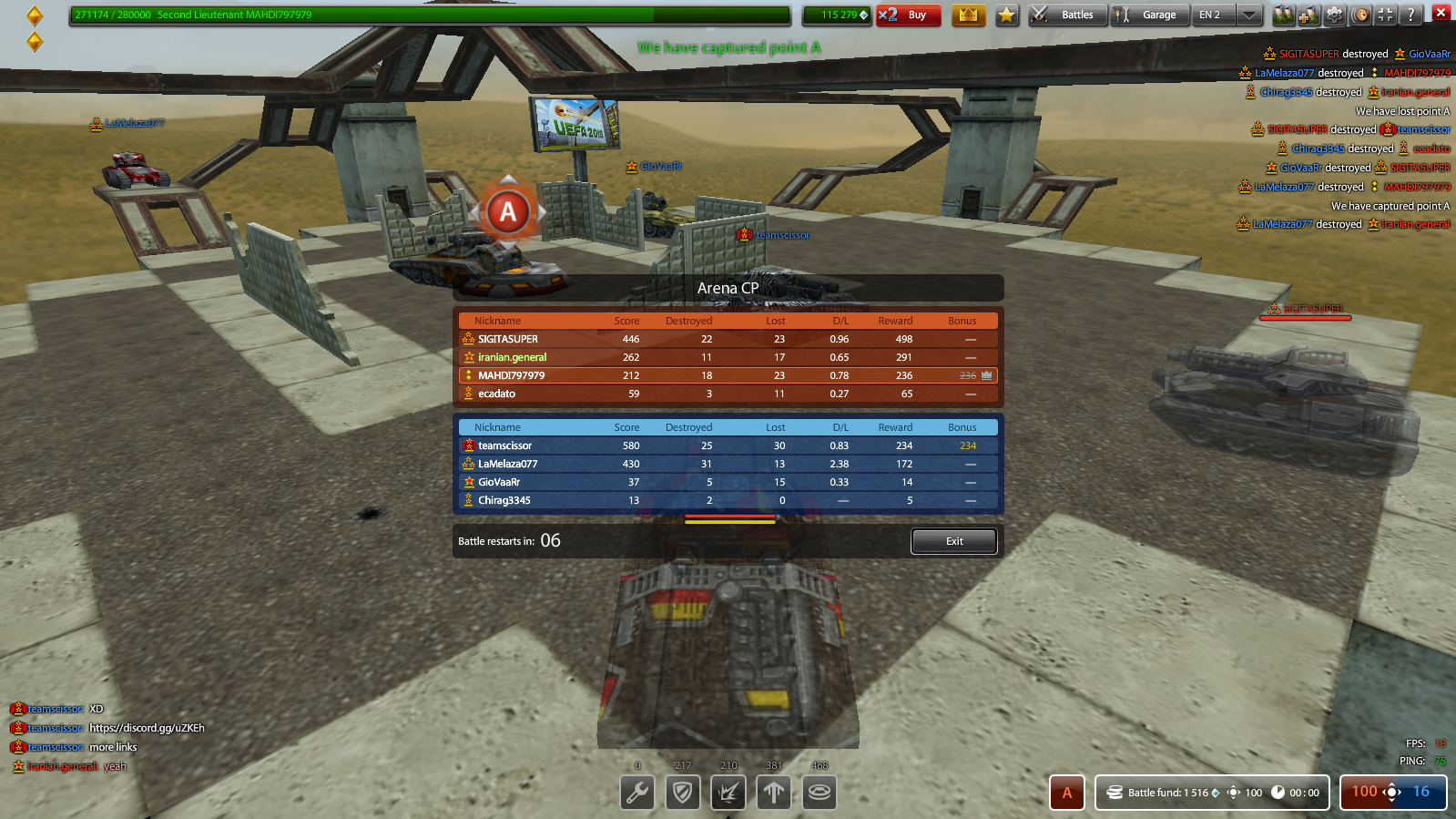Click the green experience progress bar
Image resolution: width=1456 pixels, height=819 pixels.
point(428,15)
